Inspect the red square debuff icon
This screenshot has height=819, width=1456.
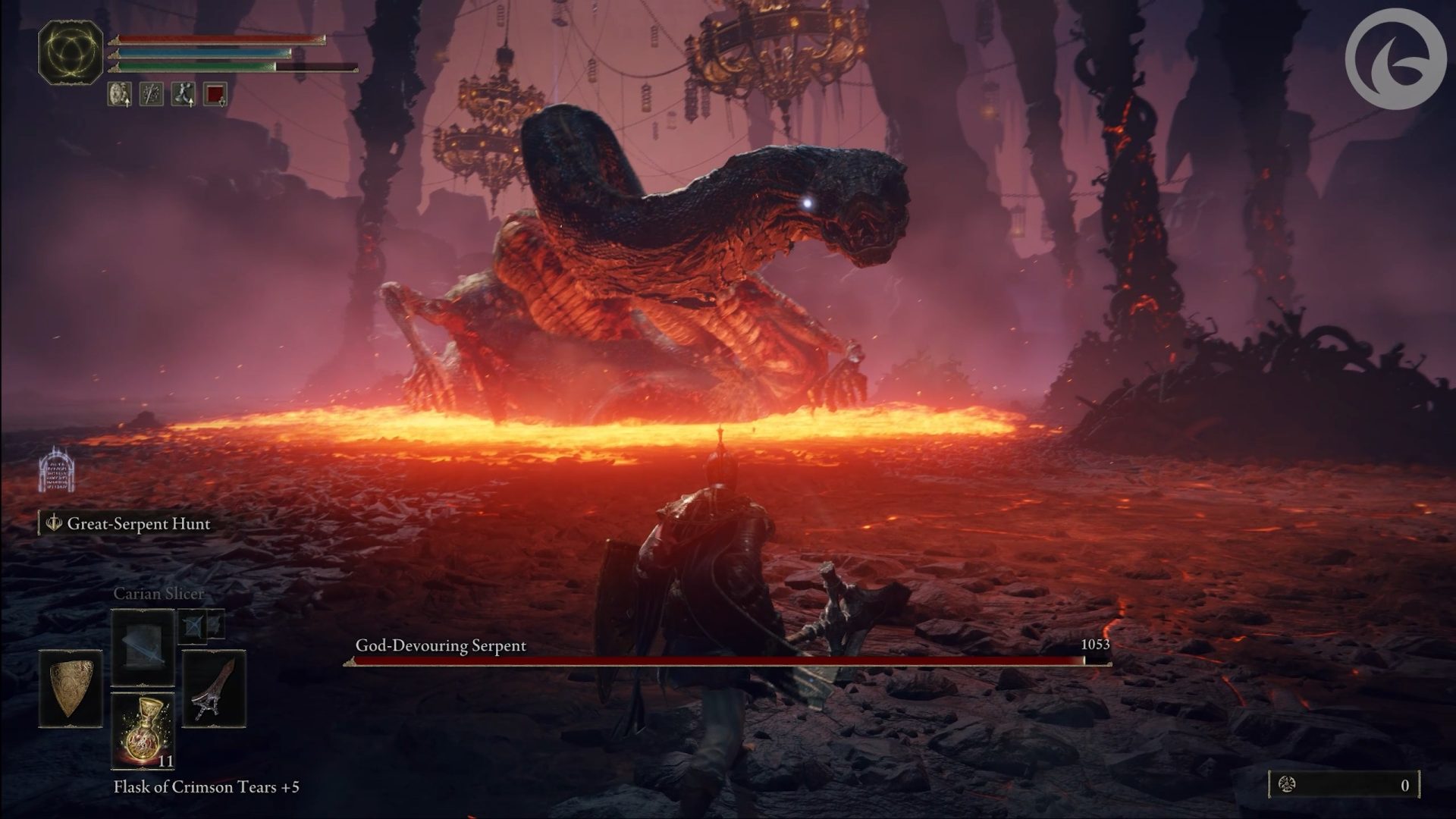click(x=215, y=94)
